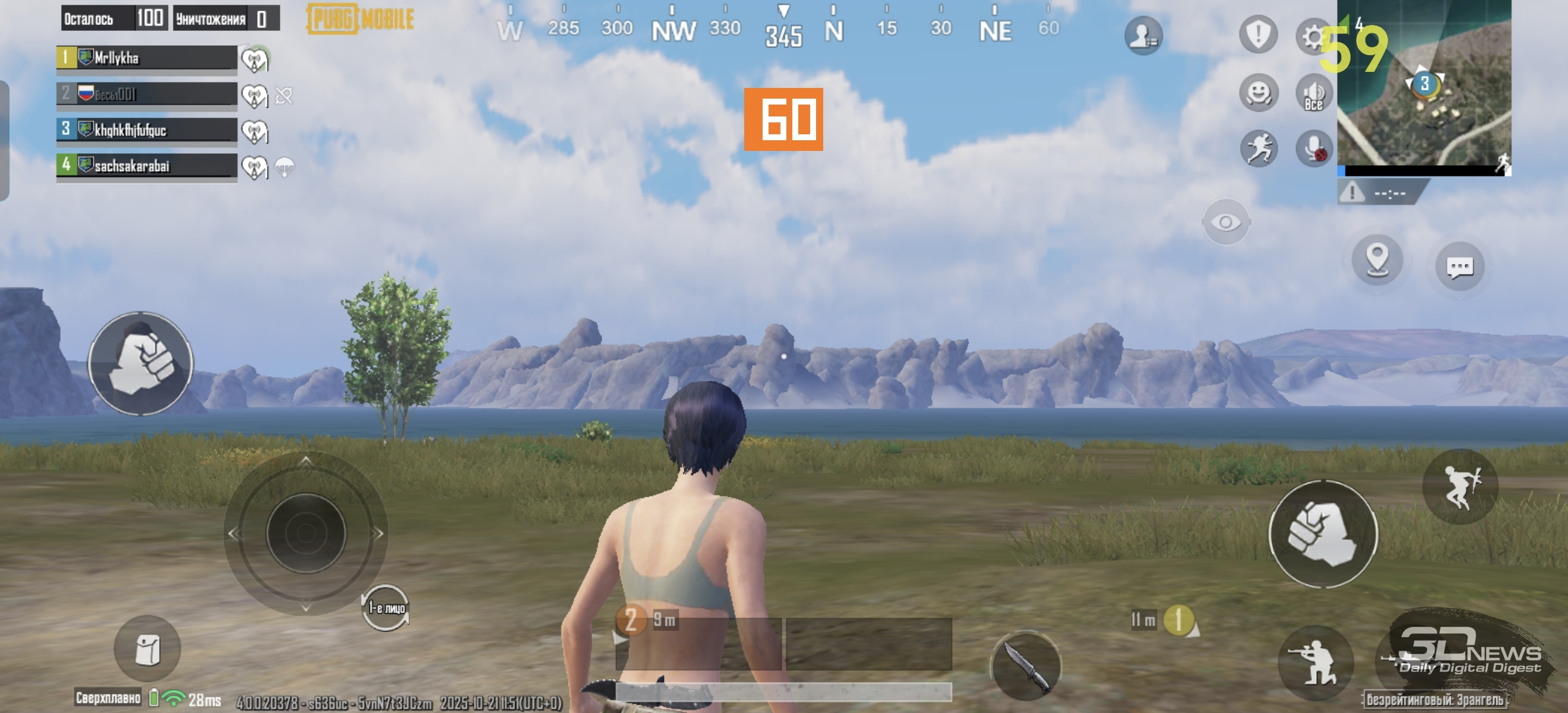Toggle the microphone voice chat button
The height and width of the screenshot is (713, 1568).
click(x=1314, y=149)
